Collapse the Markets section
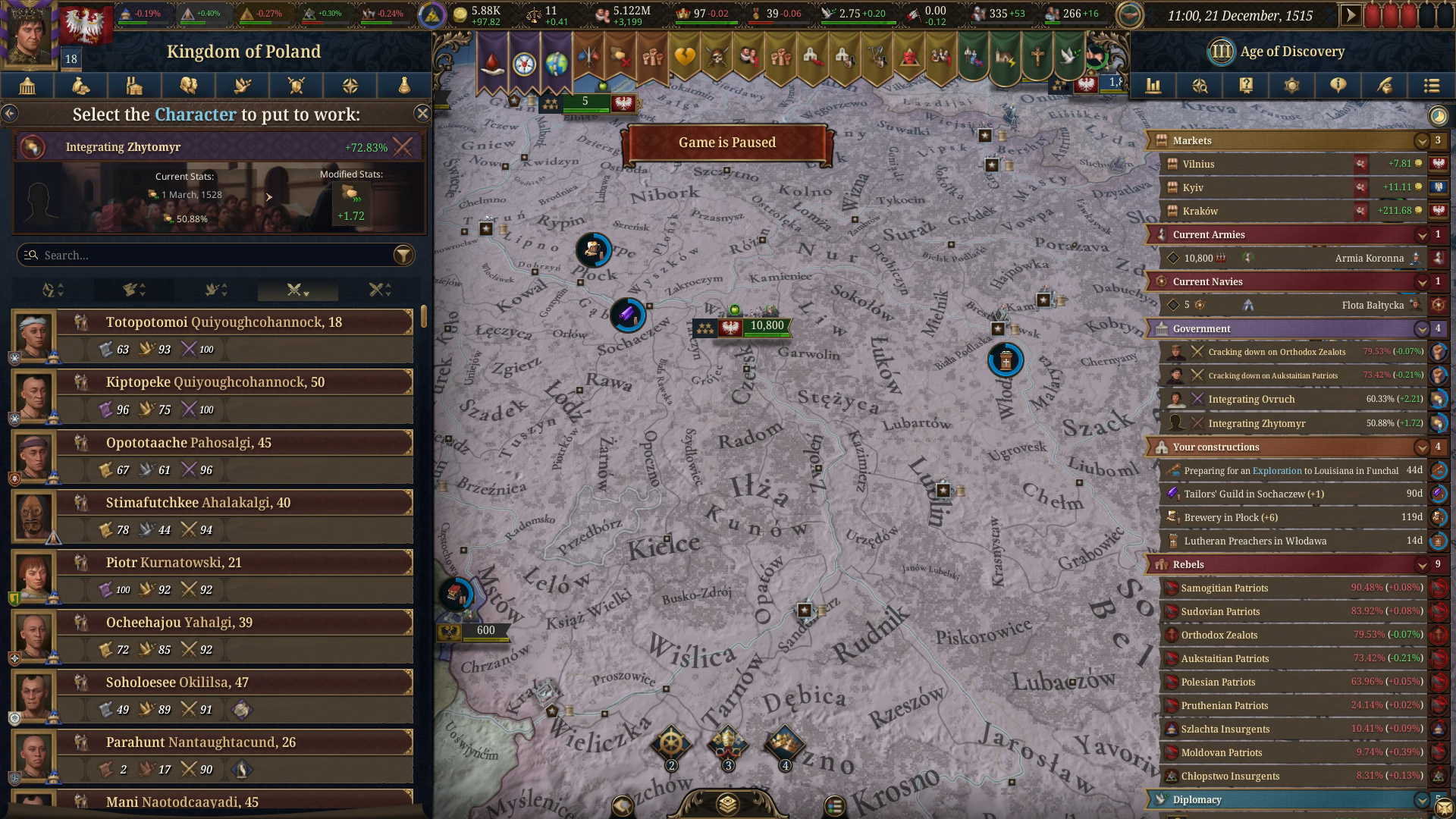The width and height of the screenshot is (1456, 819). [1421, 140]
